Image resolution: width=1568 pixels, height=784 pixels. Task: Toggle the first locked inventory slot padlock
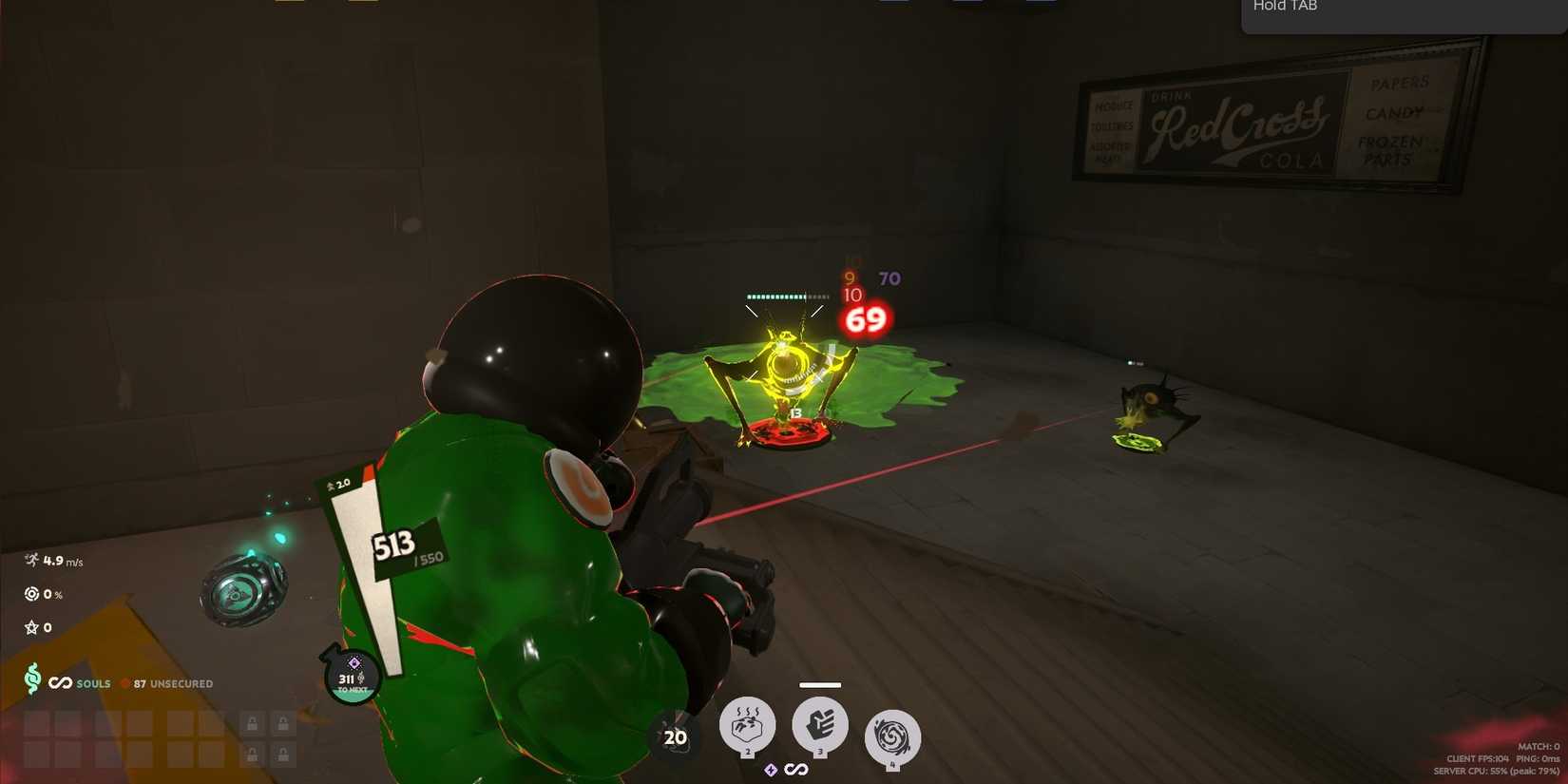point(253,723)
